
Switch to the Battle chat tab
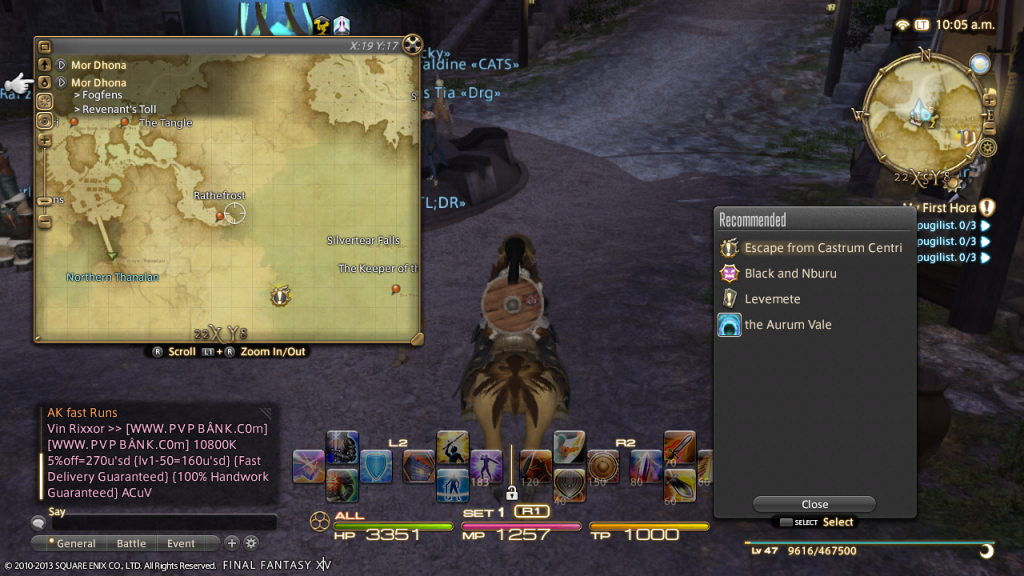pyautogui.click(x=131, y=543)
